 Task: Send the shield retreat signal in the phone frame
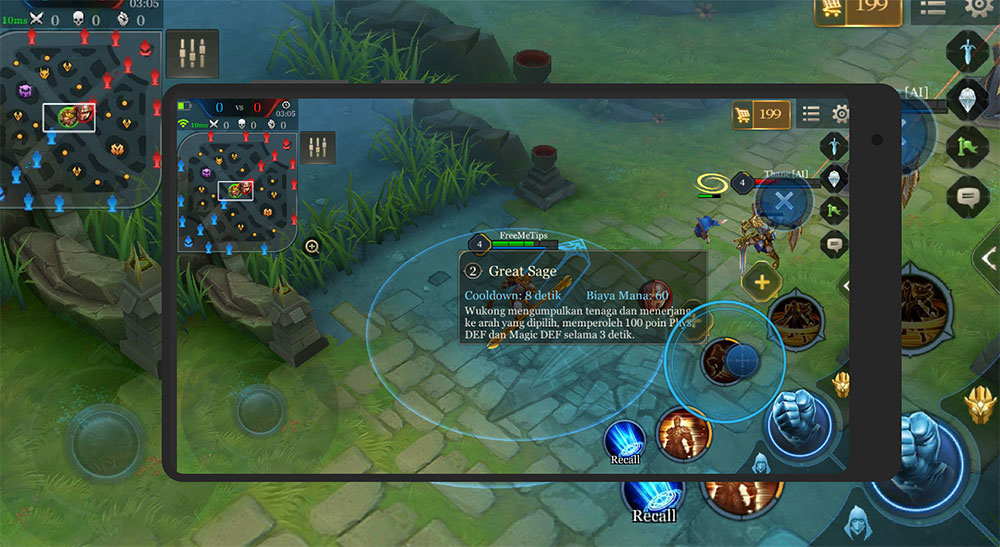tap(834, 179)
